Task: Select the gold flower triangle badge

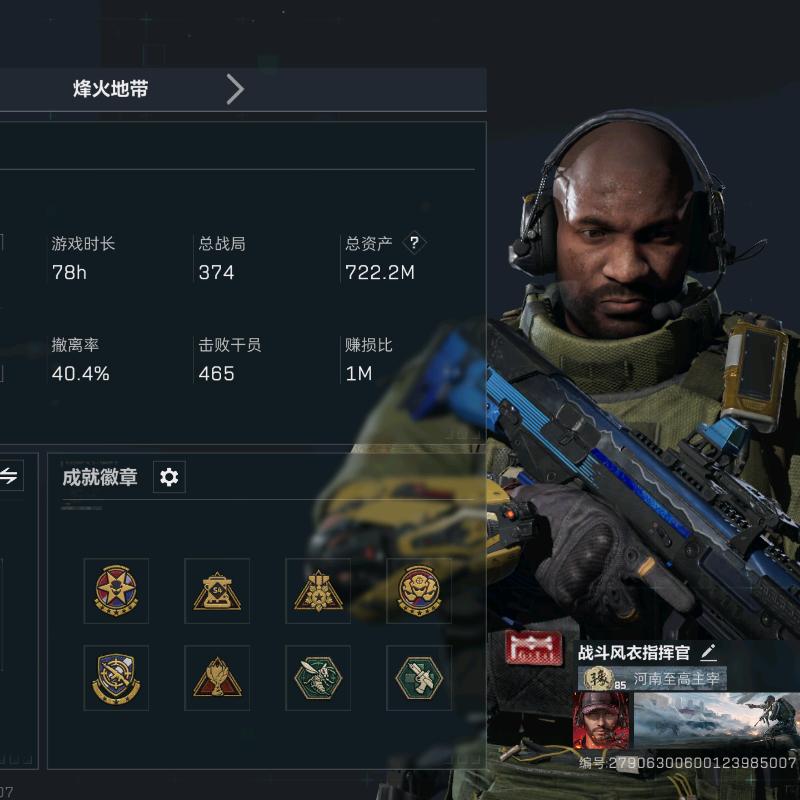Action: coord(318,591)
